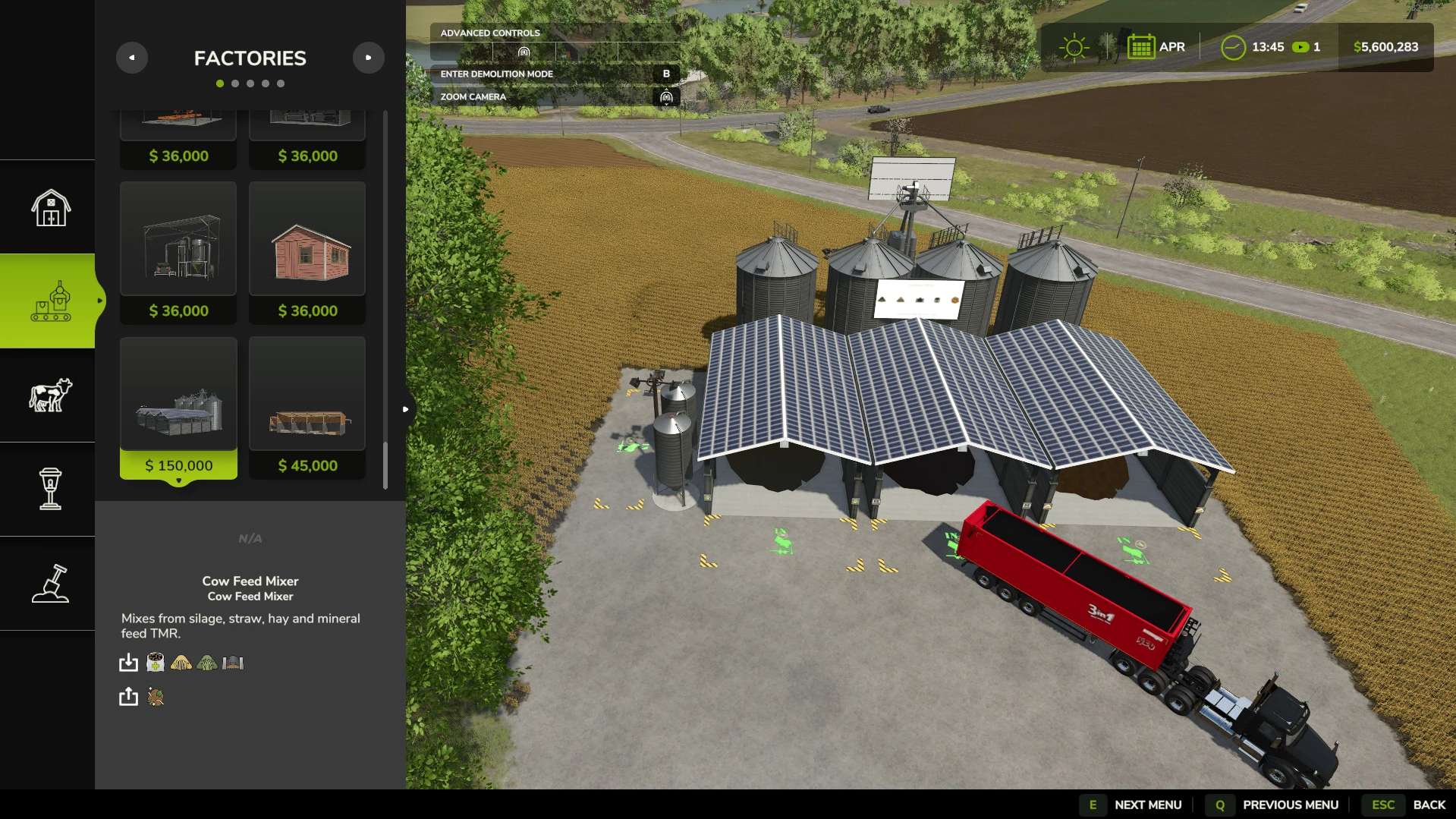Go to previous category with left arrow
The height and width of the screenshot is (819, 1456).
click(132, 58)
